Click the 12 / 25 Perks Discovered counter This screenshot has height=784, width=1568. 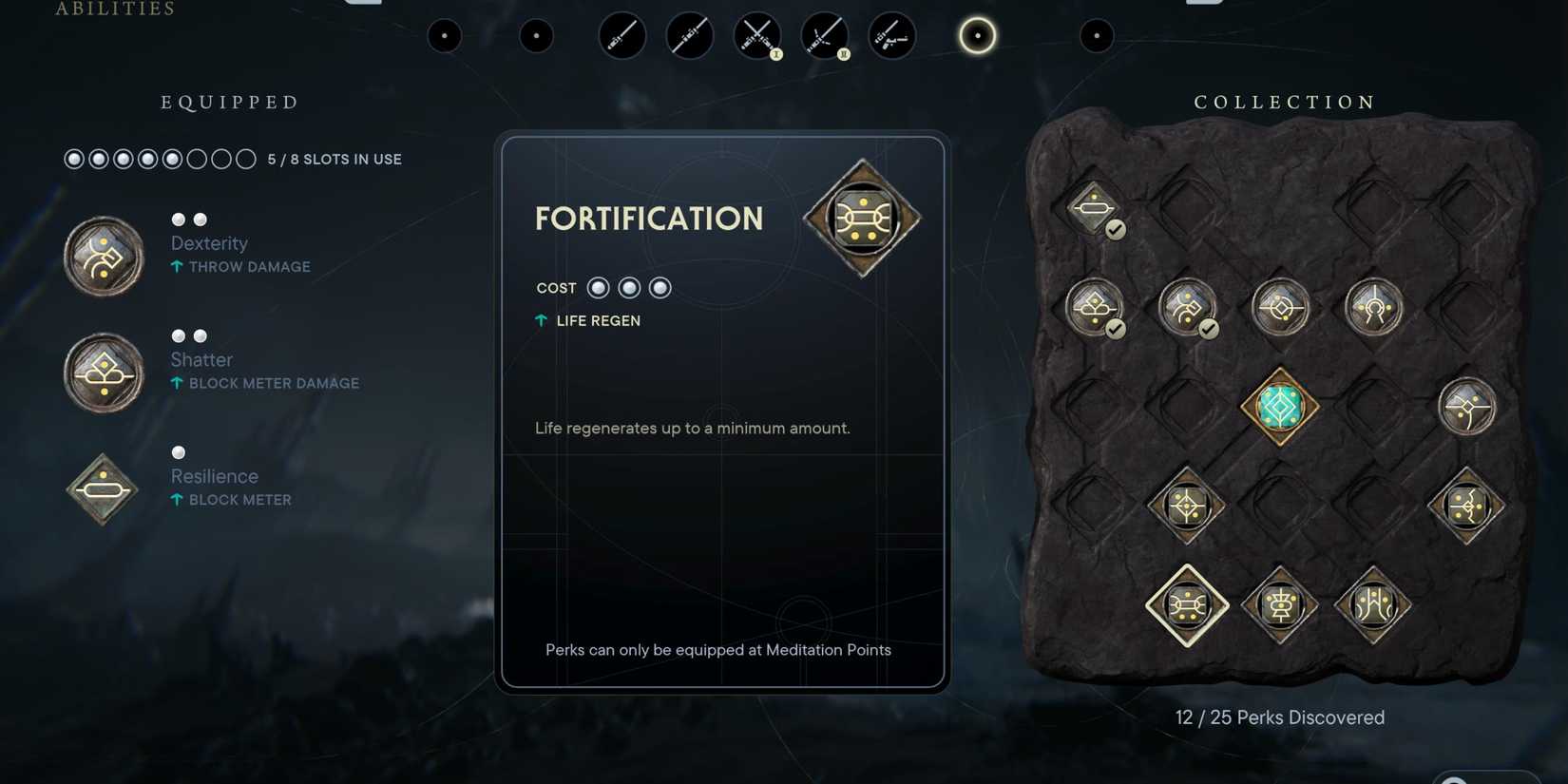(x=1279, y=717)
